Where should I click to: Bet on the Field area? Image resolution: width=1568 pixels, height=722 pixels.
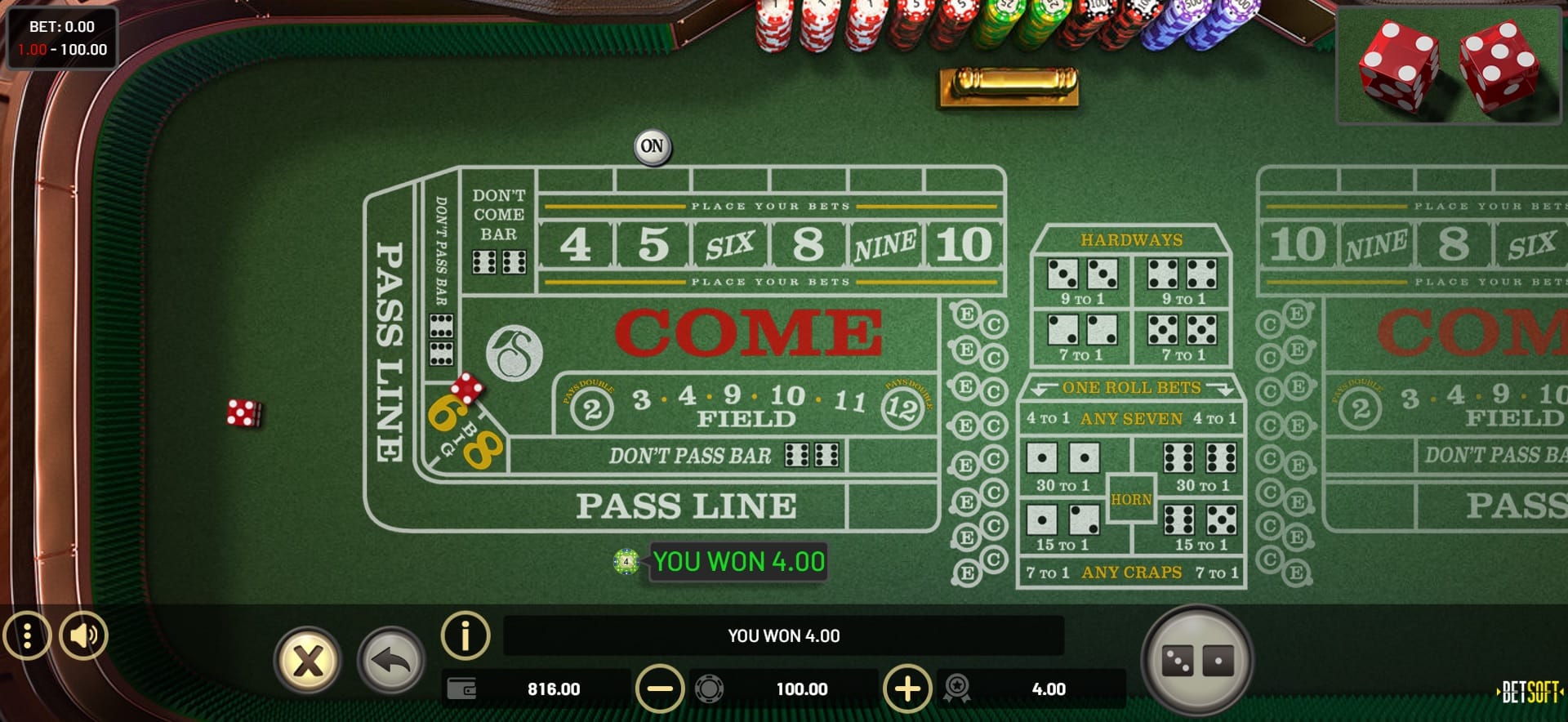click(x=745, y=406)
